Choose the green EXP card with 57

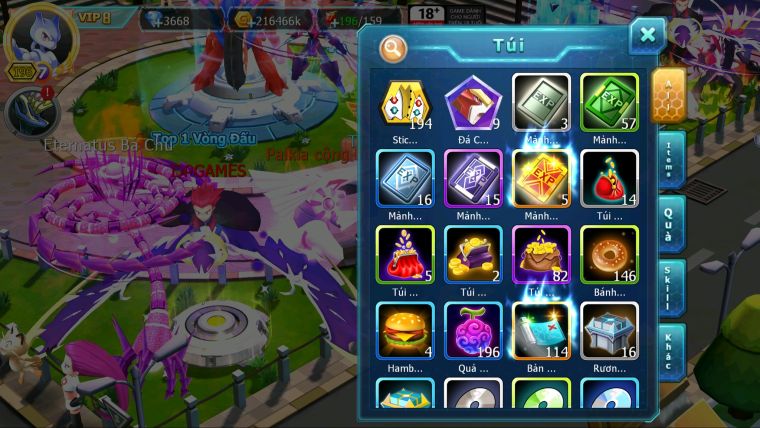609,102
